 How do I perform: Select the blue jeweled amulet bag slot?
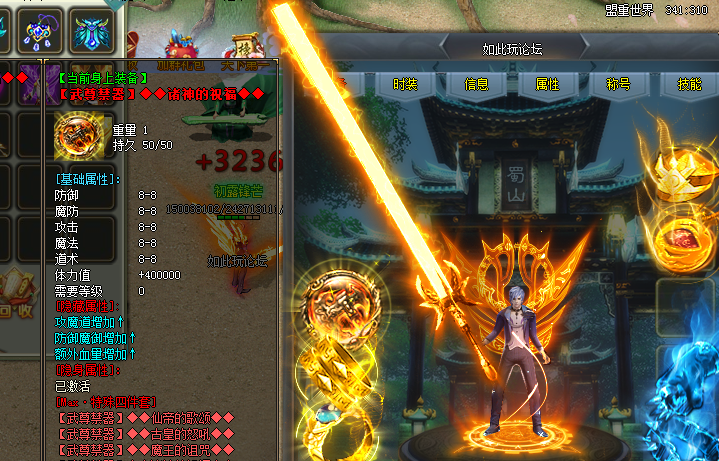[x=40, y=30]
